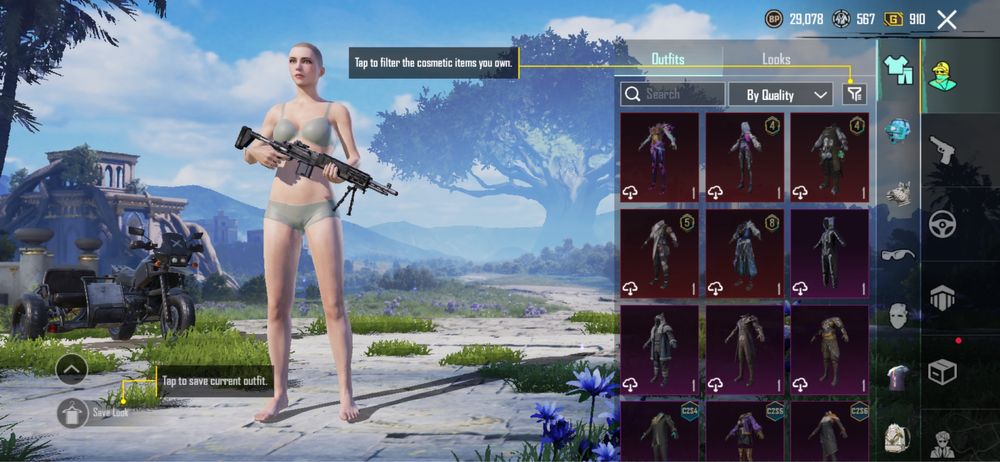Open the By Quality sort dropdown
Viewport: 1000px width, 462px height.
780,94
